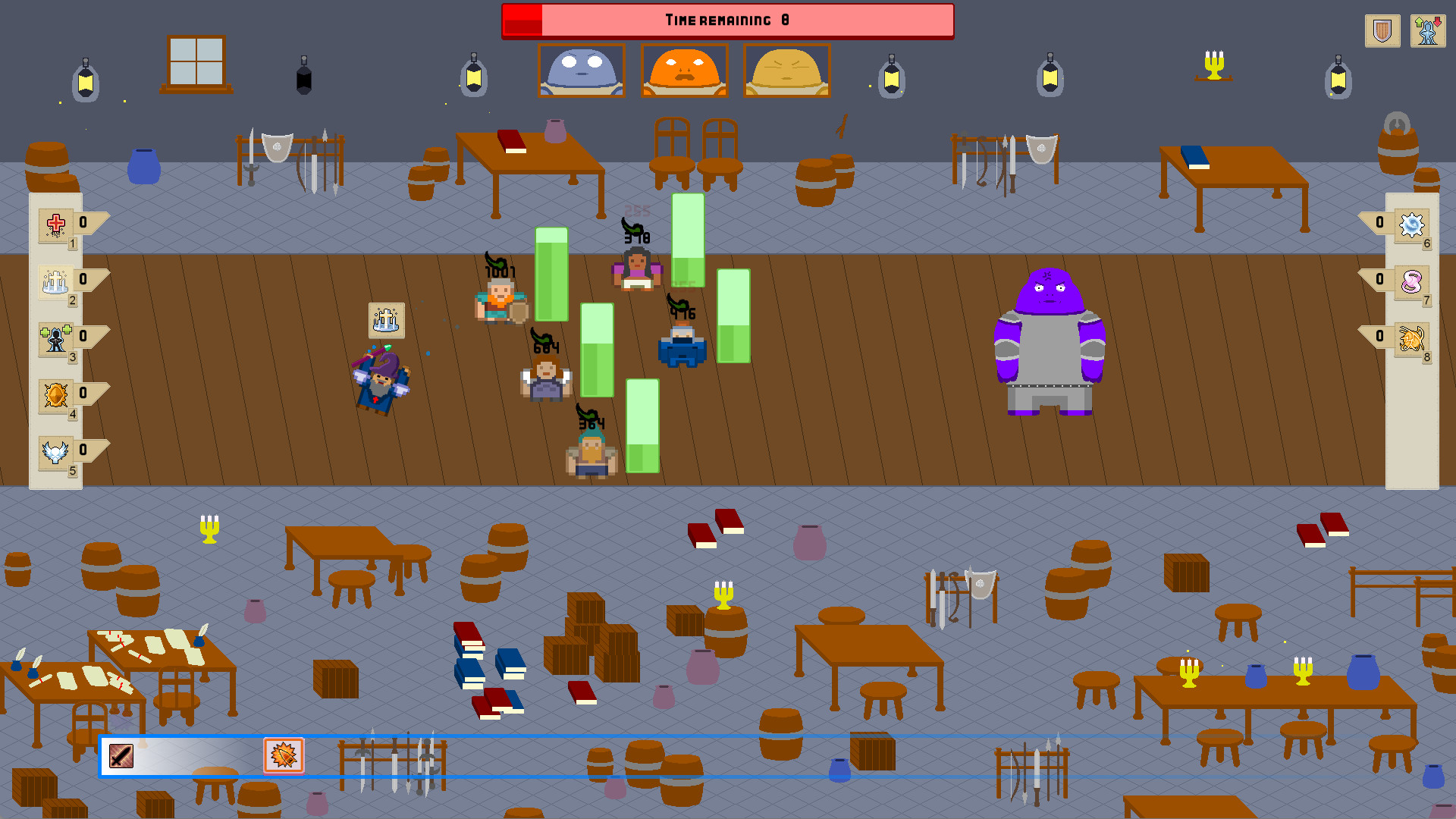Viewport: 1456px width, 819px height.
Task: Select the tan sleeping boss portrait
Action: [786, 71]
